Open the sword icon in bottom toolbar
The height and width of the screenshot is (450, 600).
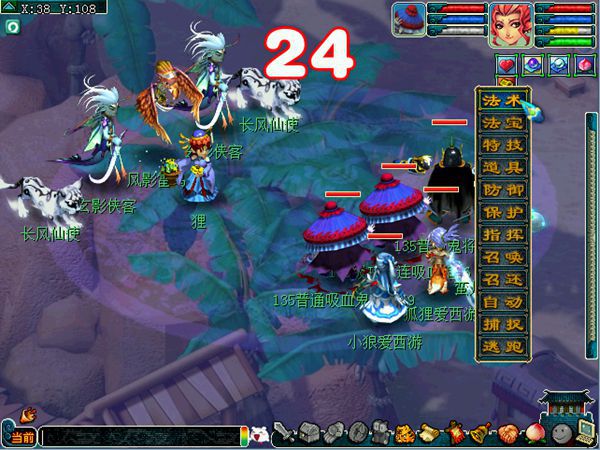click(284, 434)
